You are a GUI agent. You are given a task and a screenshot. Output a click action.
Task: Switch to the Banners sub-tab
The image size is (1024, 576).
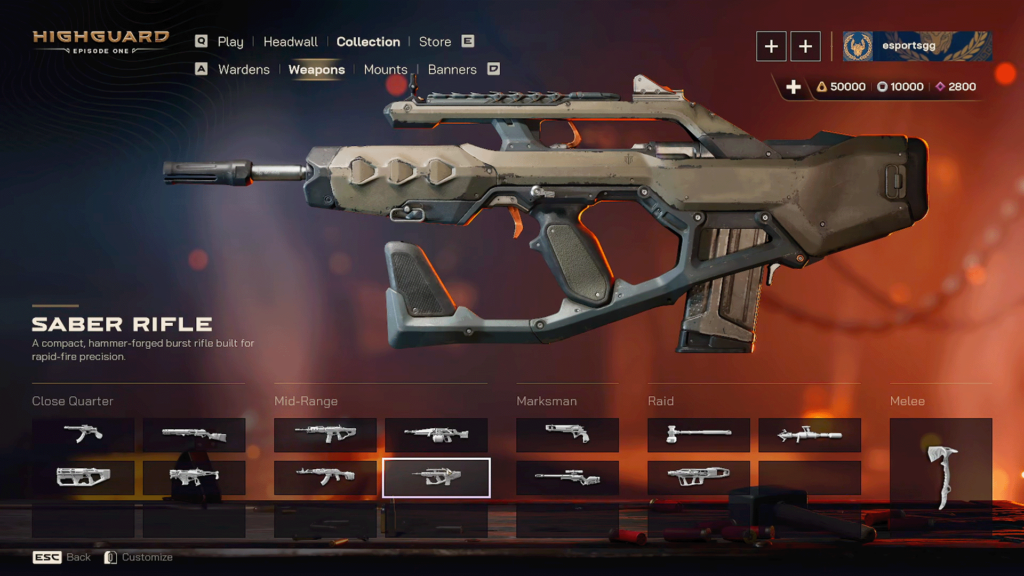452,70
